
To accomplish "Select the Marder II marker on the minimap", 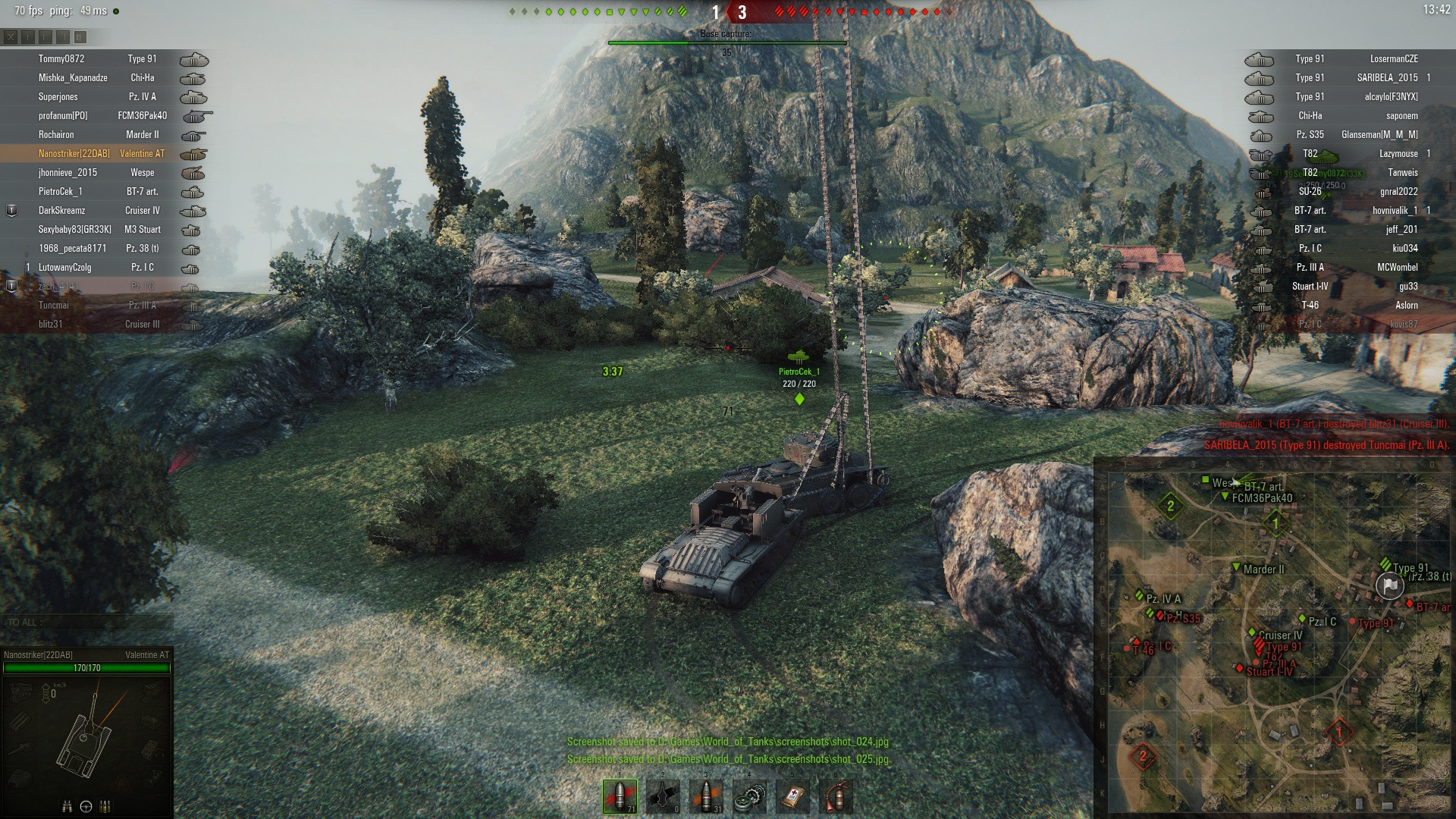I will [1238, 568].
